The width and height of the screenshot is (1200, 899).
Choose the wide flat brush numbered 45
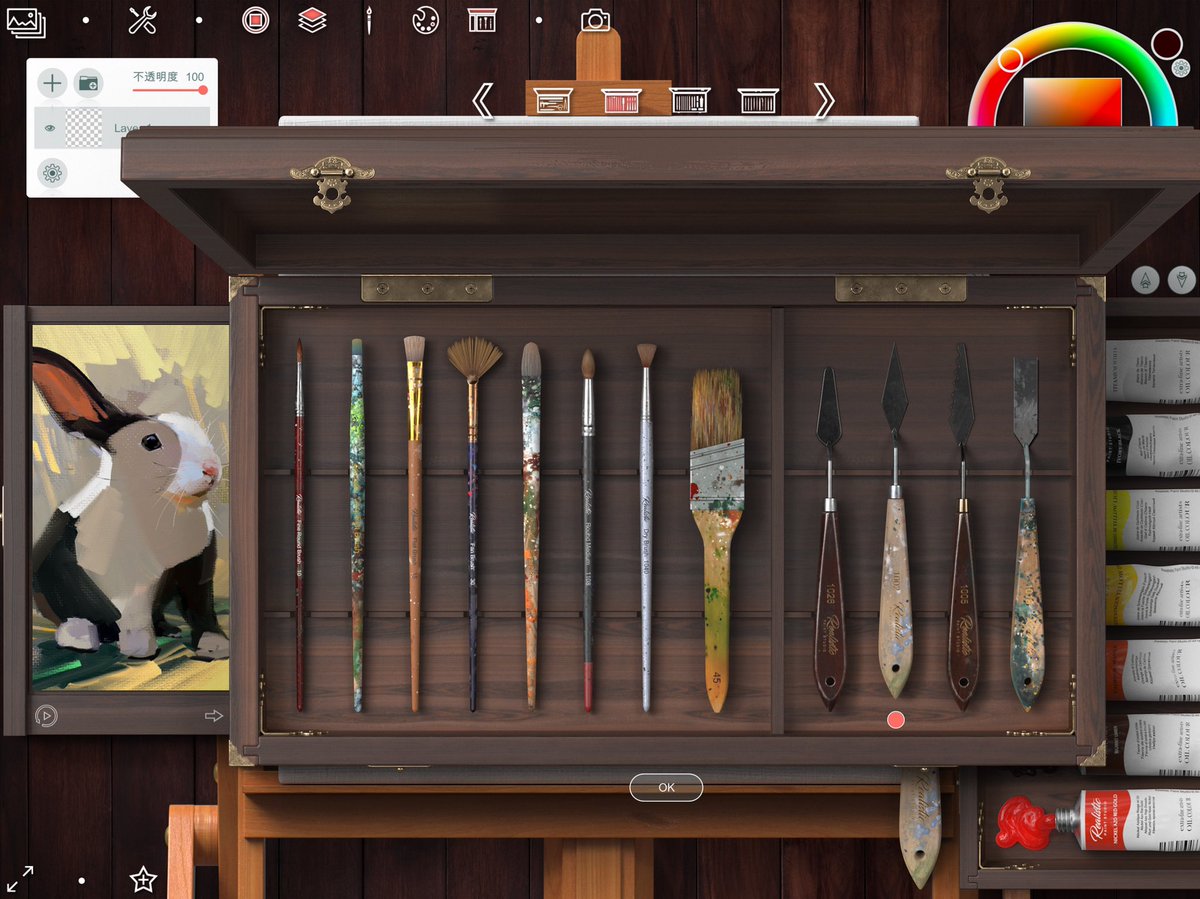[x=716, y=540]
